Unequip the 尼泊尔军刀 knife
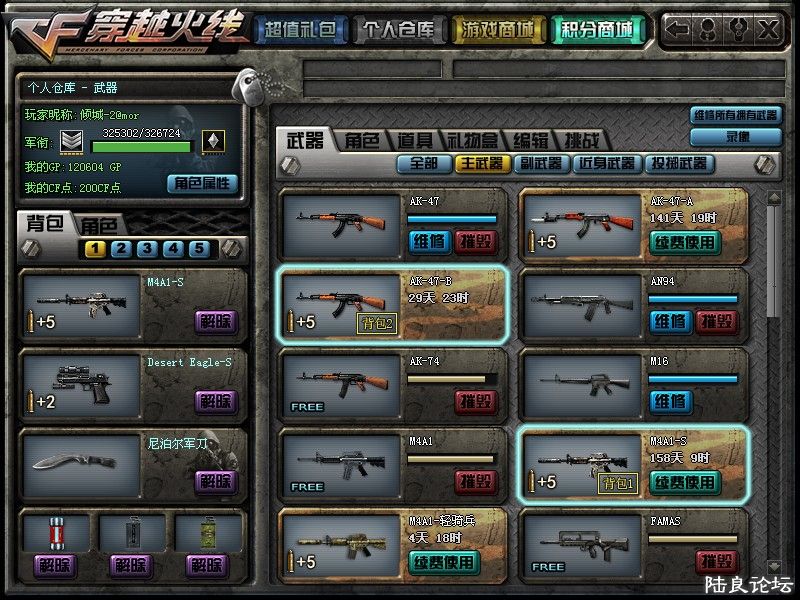The width and height of the screenshot is (800, 600). [x=215, y=482]
